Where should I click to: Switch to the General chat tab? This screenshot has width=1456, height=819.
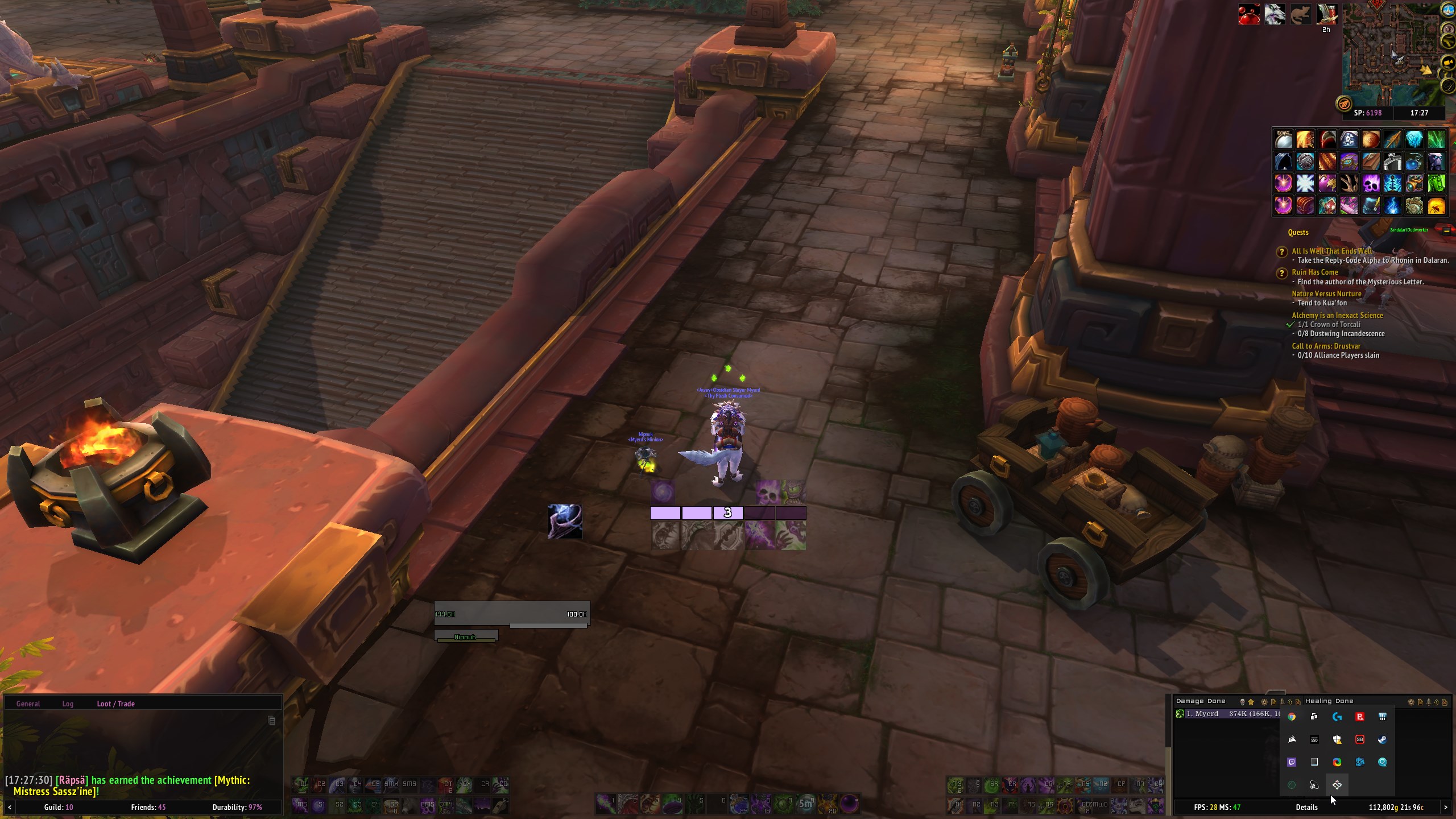click(x=28, y=704)
